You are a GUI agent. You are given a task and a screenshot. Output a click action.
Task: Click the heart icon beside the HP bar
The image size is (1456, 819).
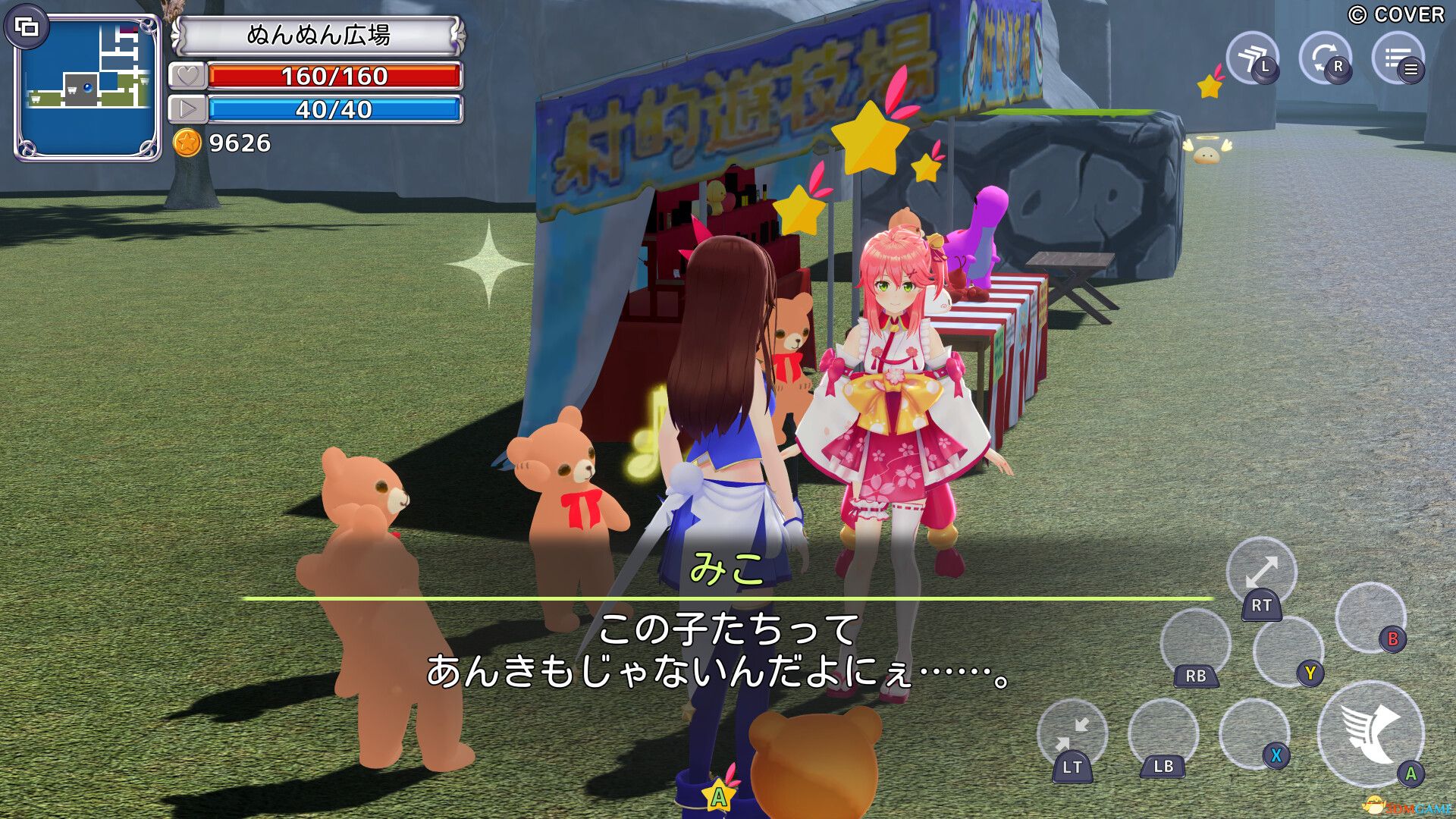click(x=188, y=77)
